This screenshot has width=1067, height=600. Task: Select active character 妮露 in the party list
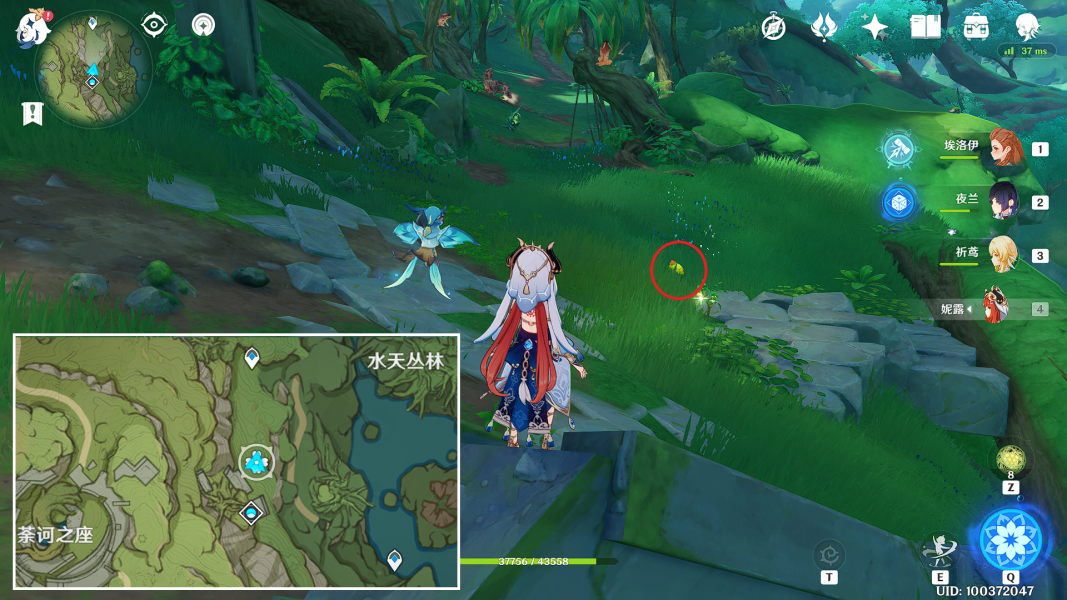[x=996, y=307]
